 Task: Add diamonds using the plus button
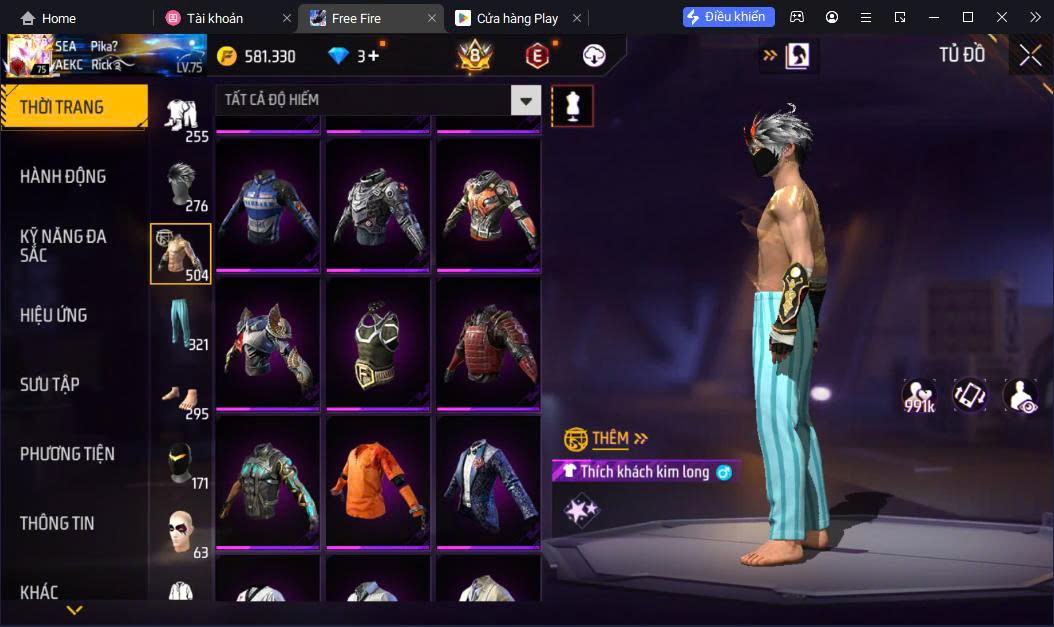(x=374, y=56)
